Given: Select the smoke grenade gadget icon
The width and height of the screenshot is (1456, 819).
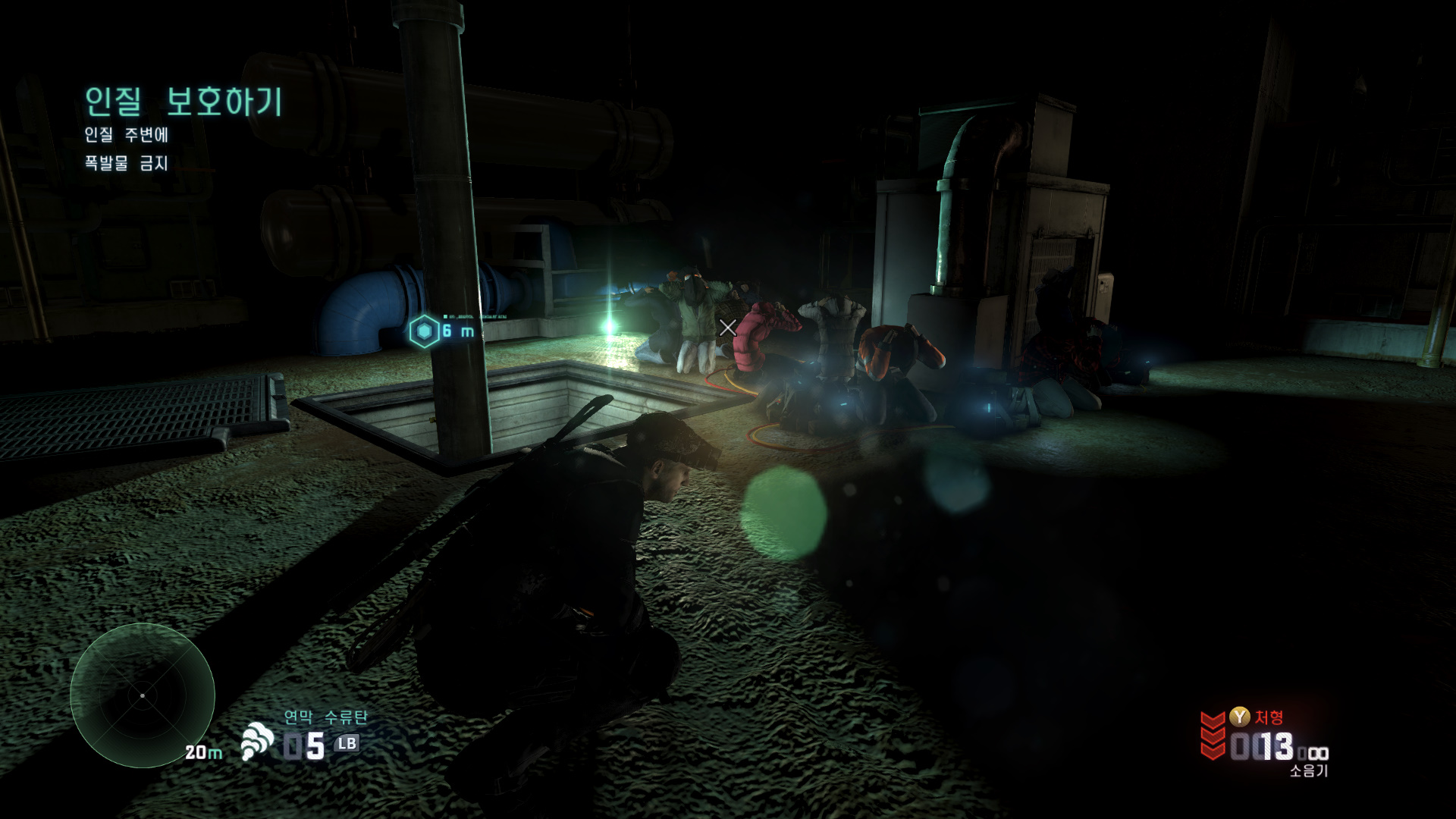Looking at the screenshot, I should point(257,741).
